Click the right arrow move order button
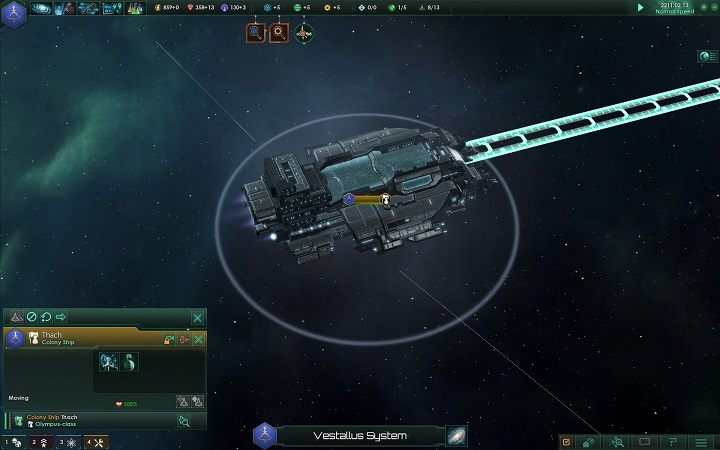Image resolution: width=720 pixels, height=450 pixels. [x=61, y=317]
